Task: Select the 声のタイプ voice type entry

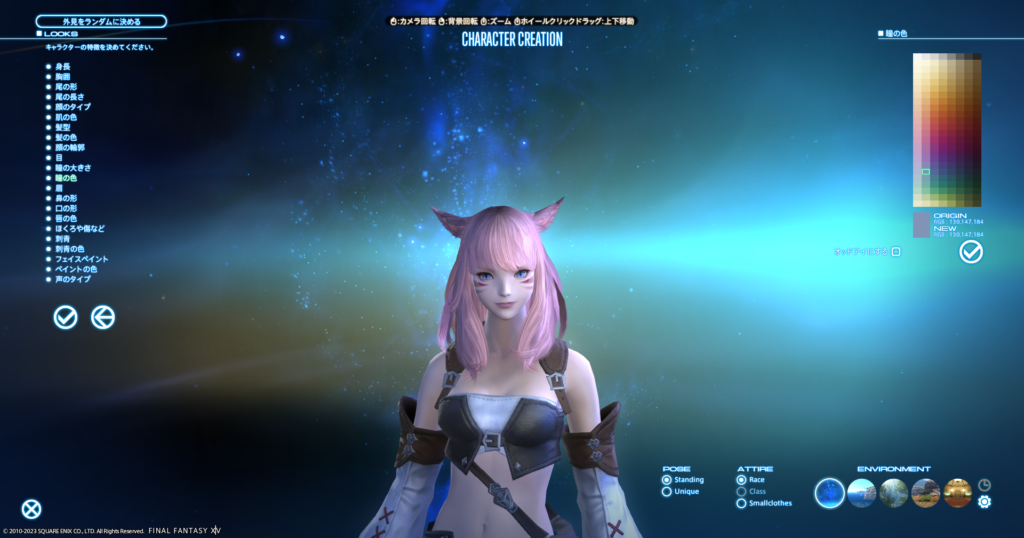Action: pos(70,279)
